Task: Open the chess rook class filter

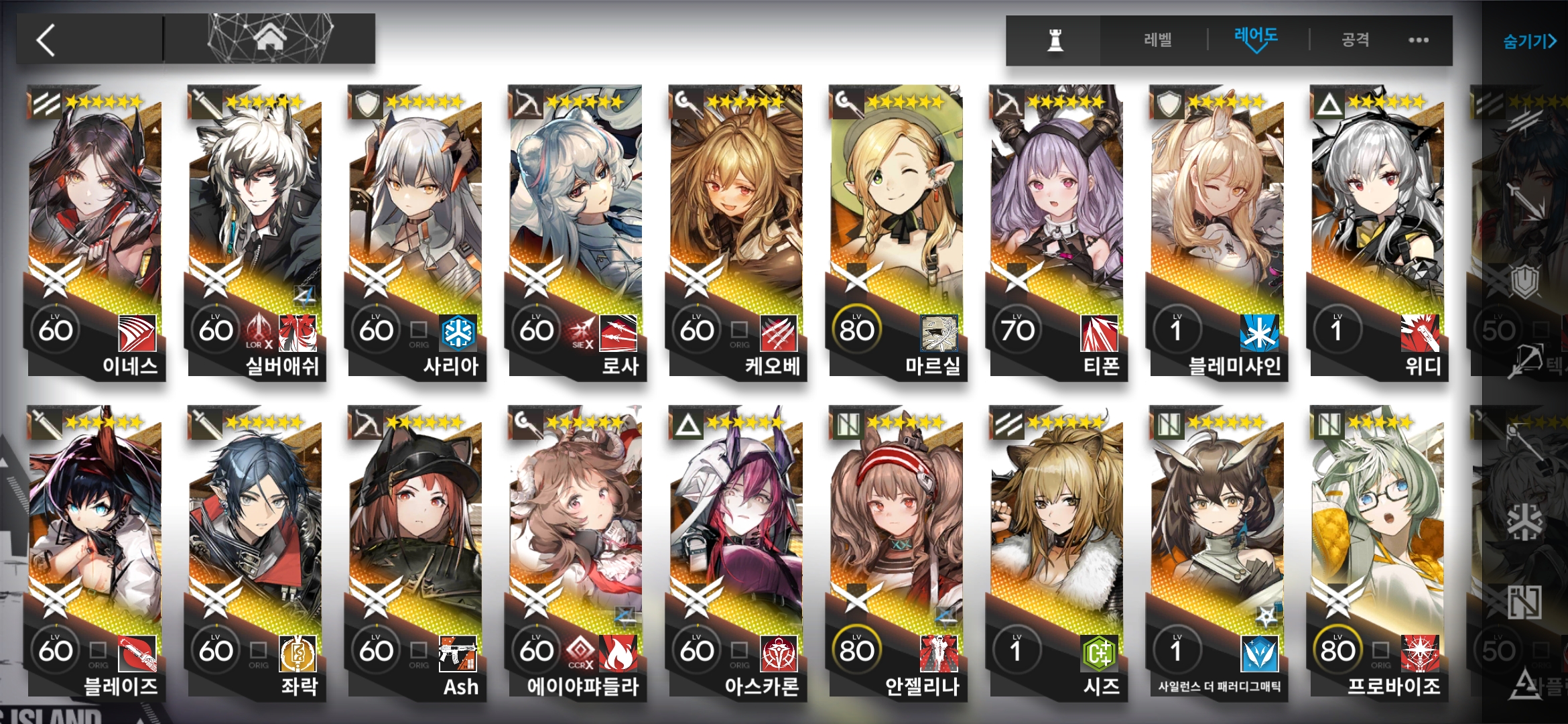Action: (x=1055, y=40)
